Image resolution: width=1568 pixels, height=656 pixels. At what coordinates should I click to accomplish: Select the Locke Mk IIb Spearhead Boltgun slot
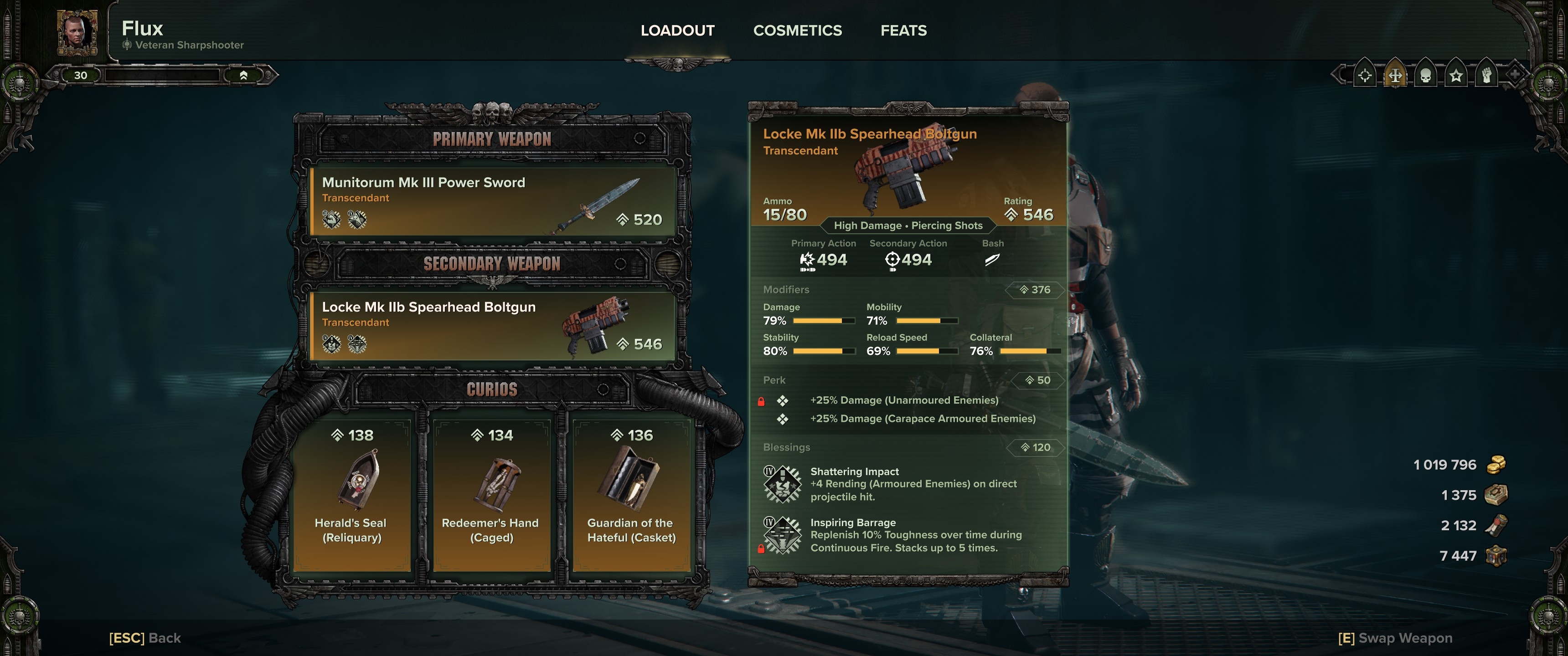pyautogui.click(x=492, y=326)
